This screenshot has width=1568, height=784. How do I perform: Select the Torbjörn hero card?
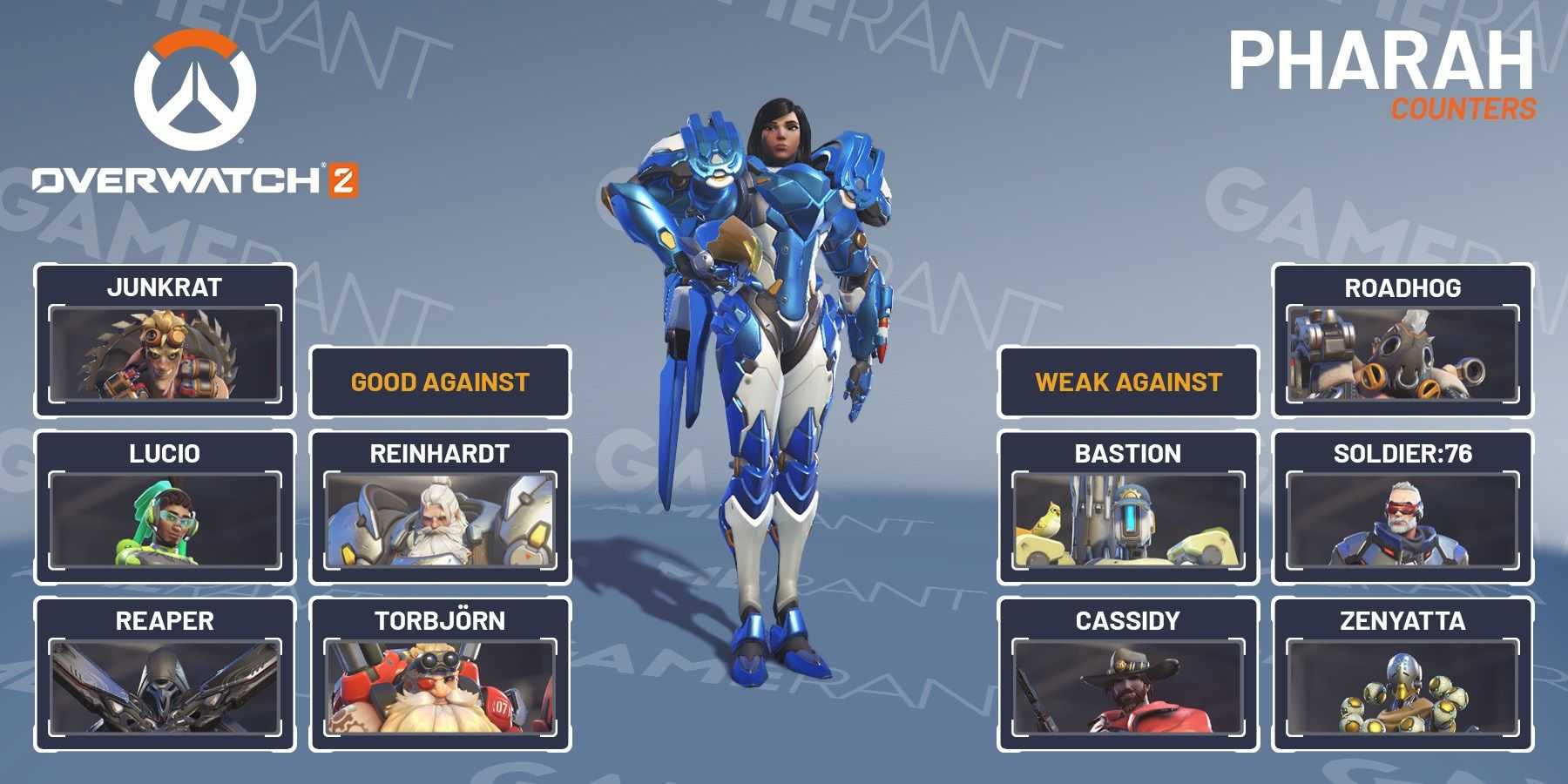click(440, 674)
